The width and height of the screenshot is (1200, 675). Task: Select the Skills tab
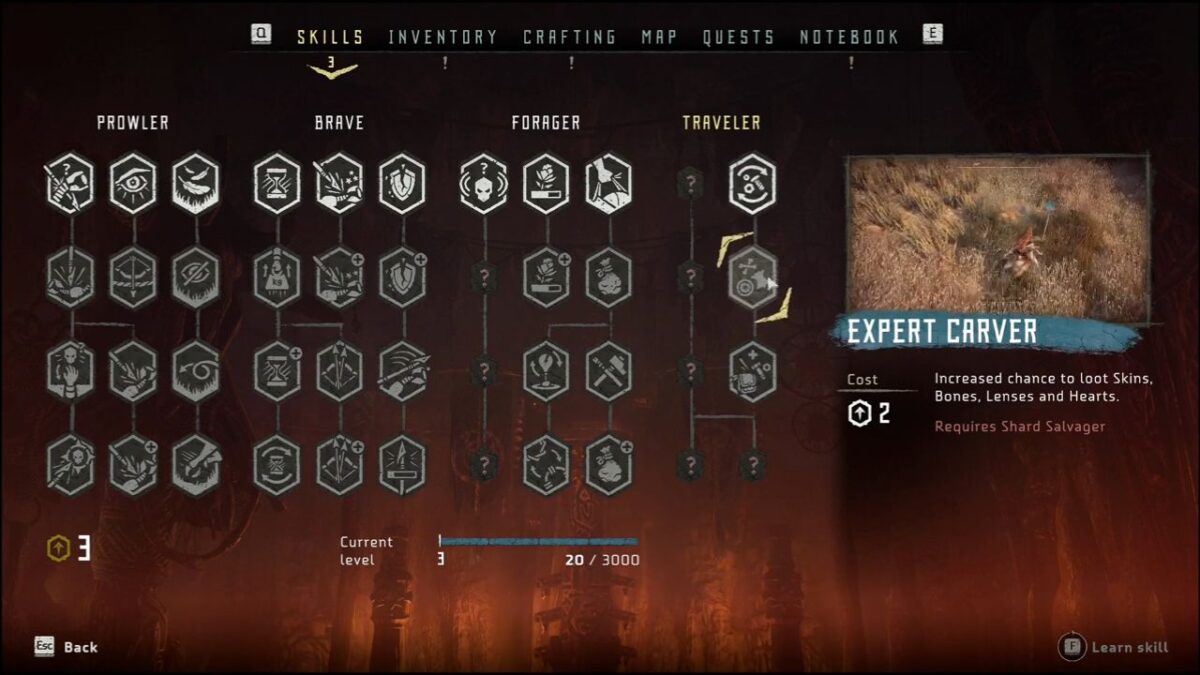pos(330,37)
